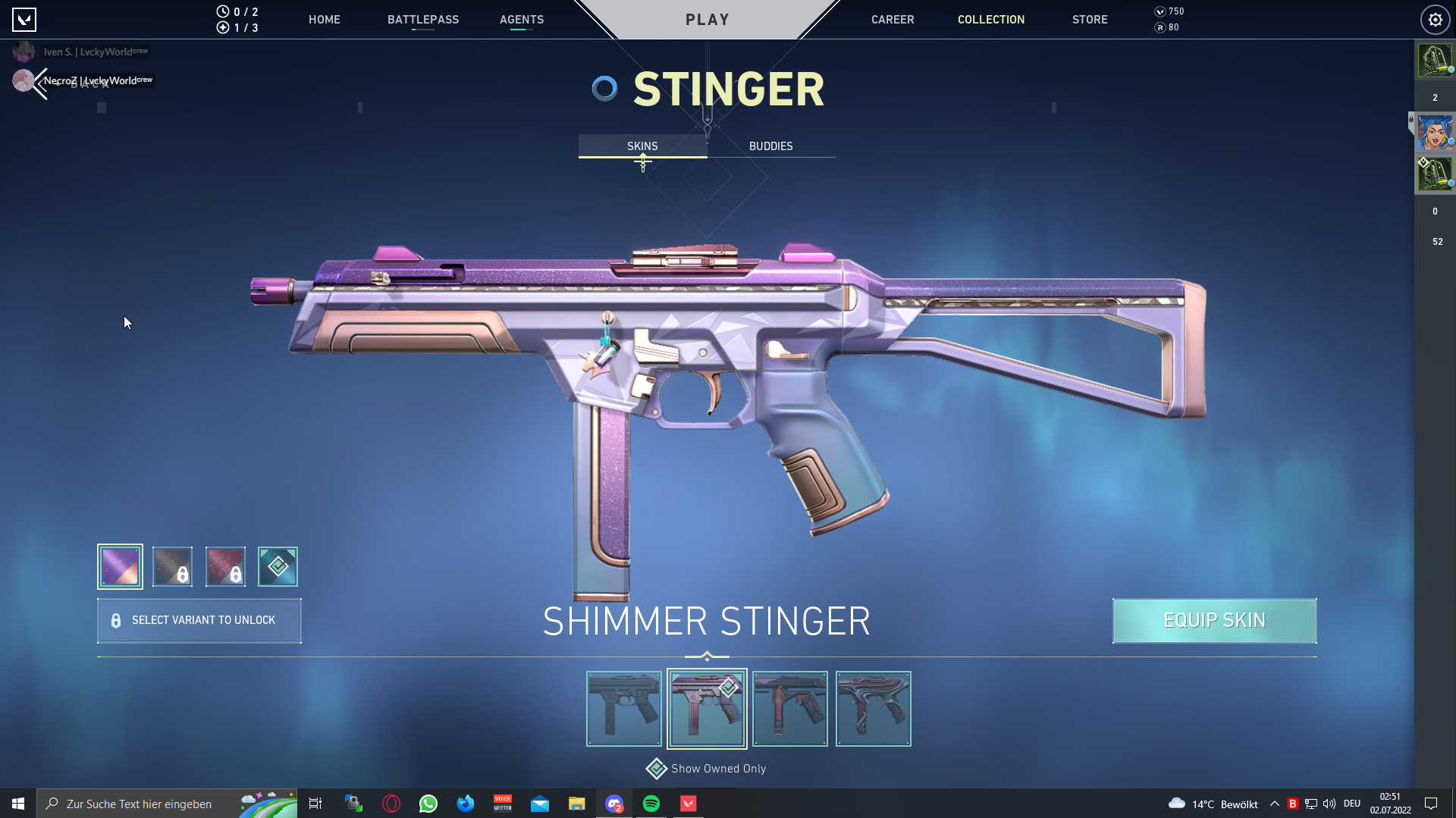Switch to the Buddies tab
Screen dimensions: 1456x818
pyautogui.click(x=770, y=146)
